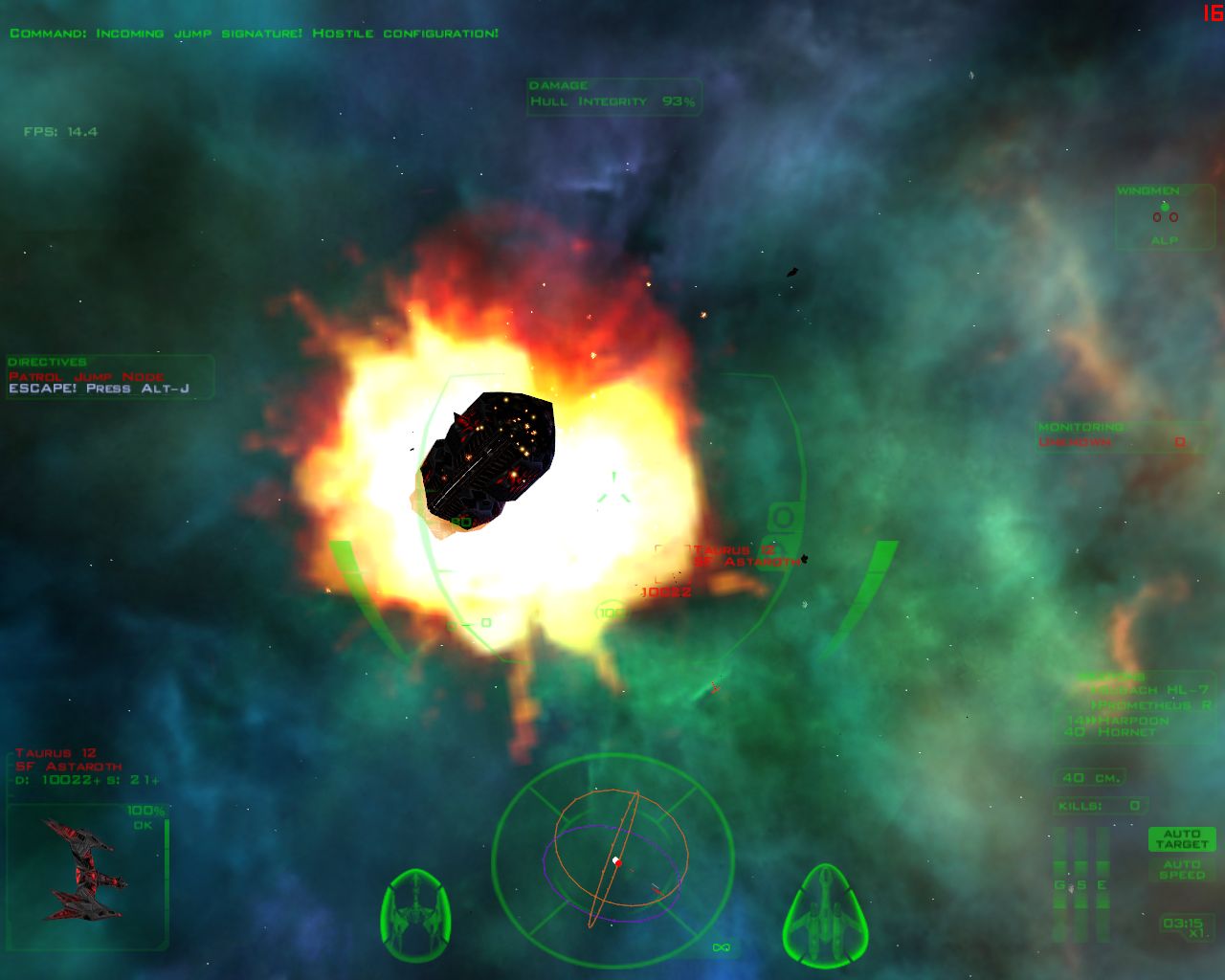
Task: Click the Patrol Jump Node directive
Action: coord(87,377)
